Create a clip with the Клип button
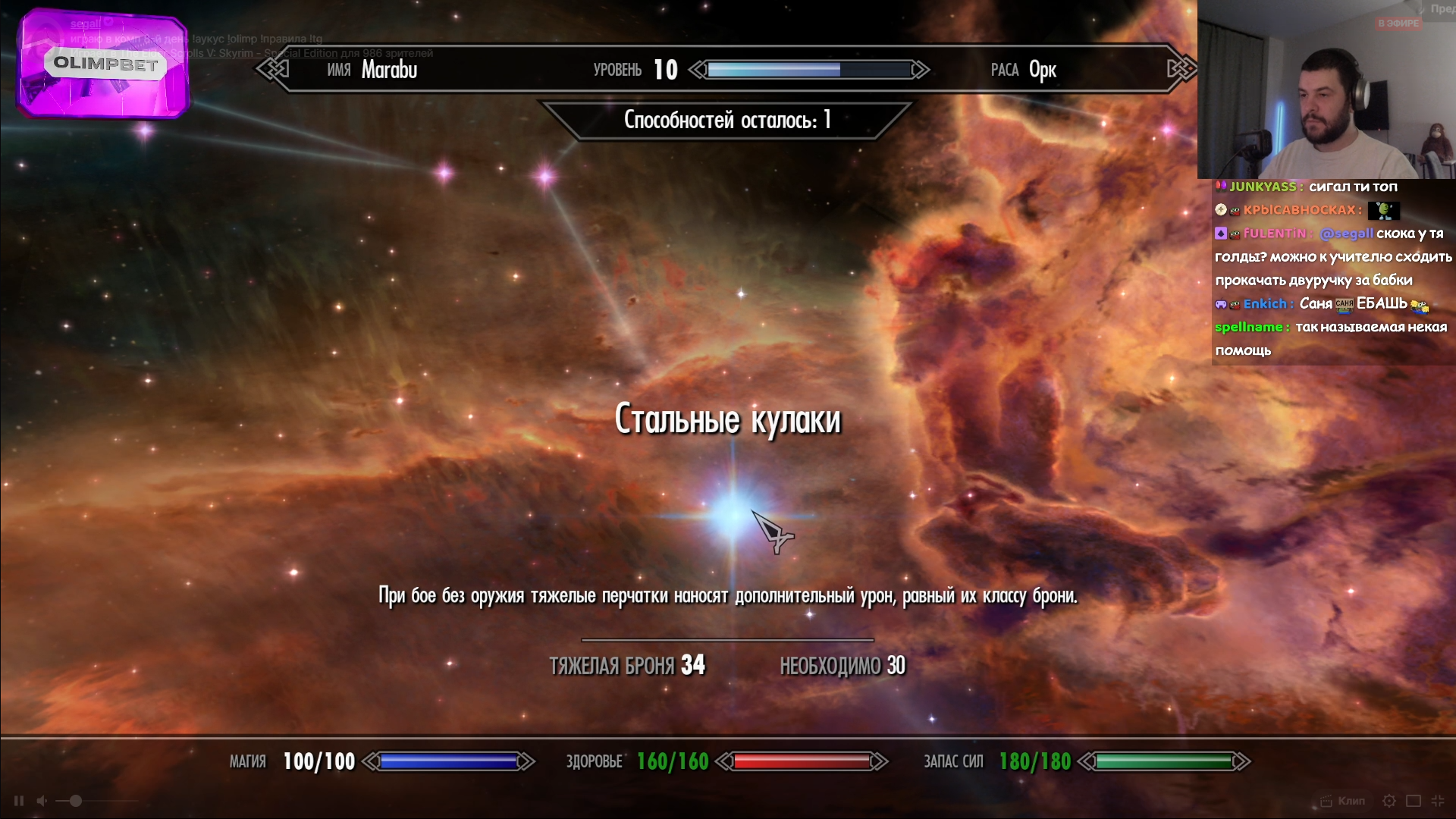Screen dimensions: 1456x819 click(1343, 801)
